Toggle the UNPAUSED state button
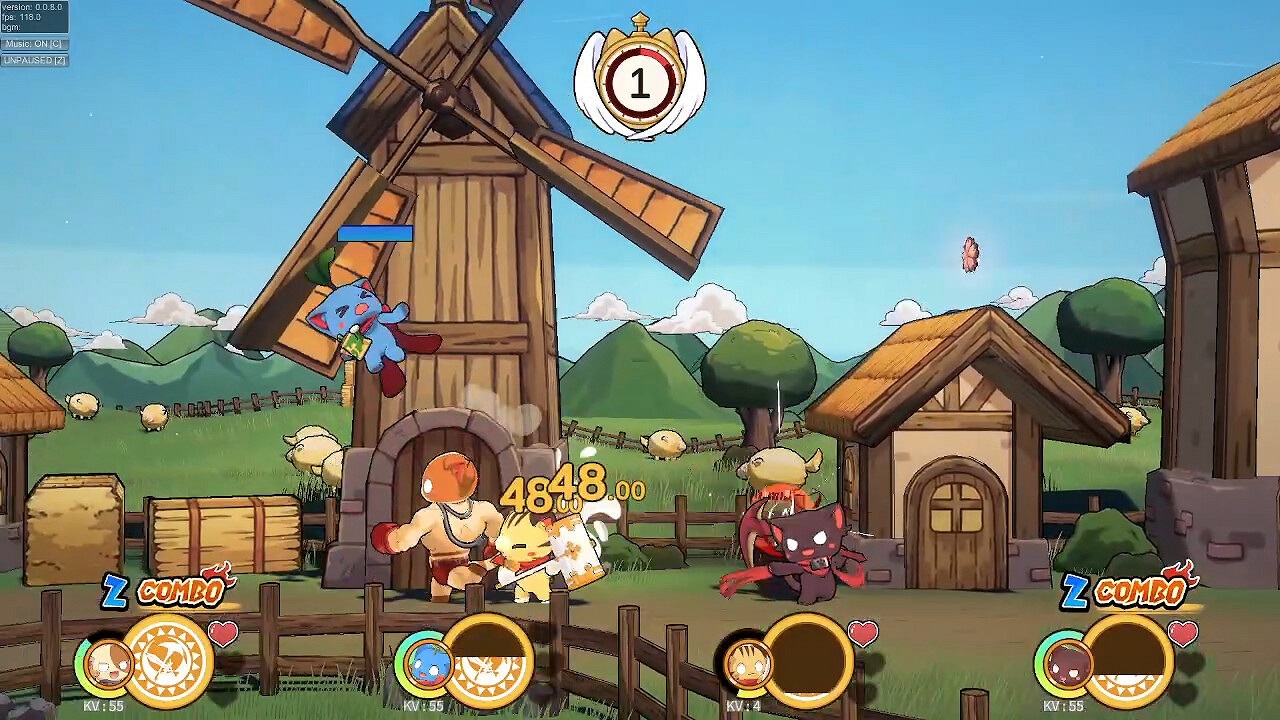The image size is (1280, 720). pos(33,59)
